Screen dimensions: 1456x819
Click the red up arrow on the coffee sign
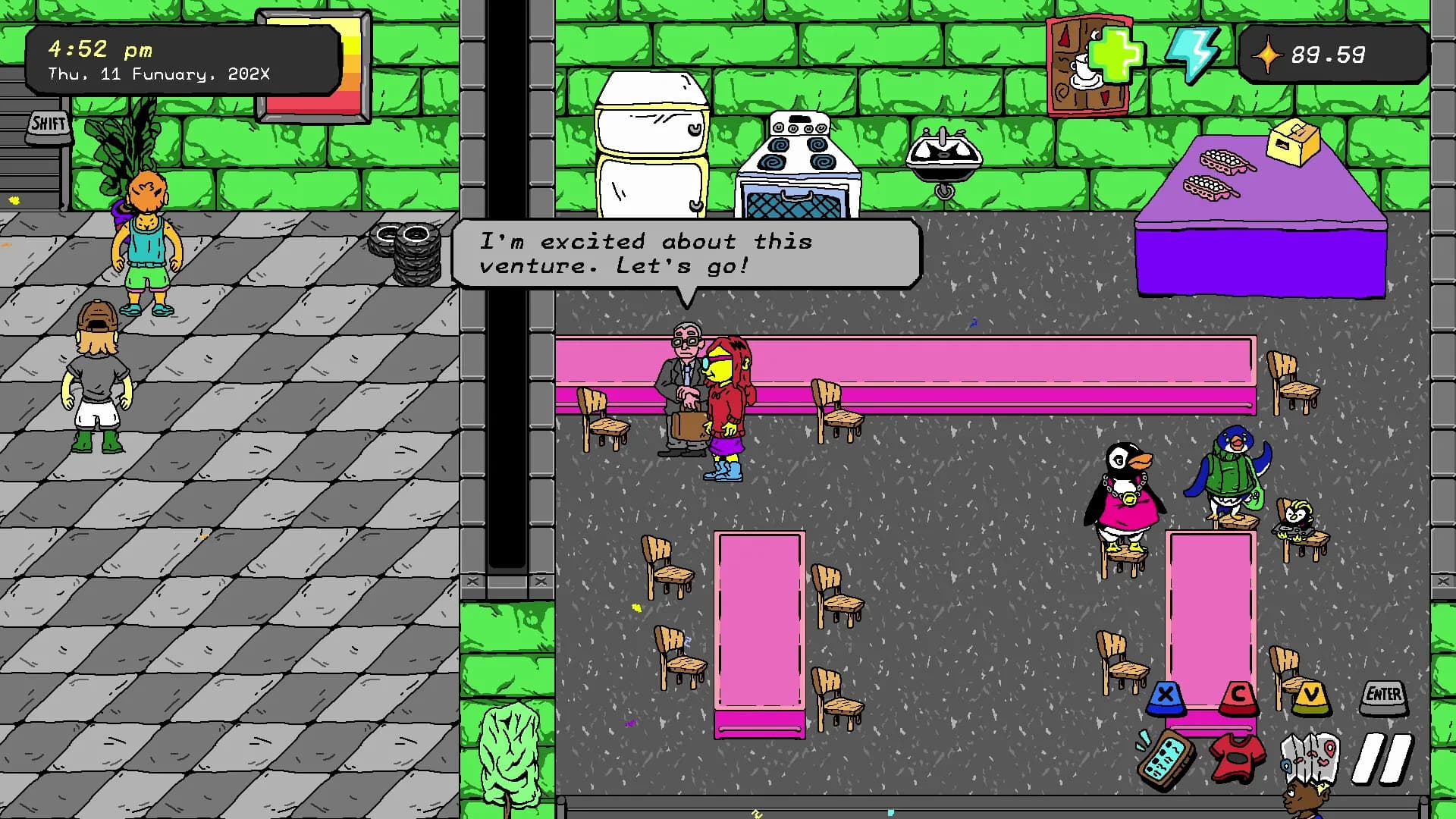click(x=1064, y=36)
